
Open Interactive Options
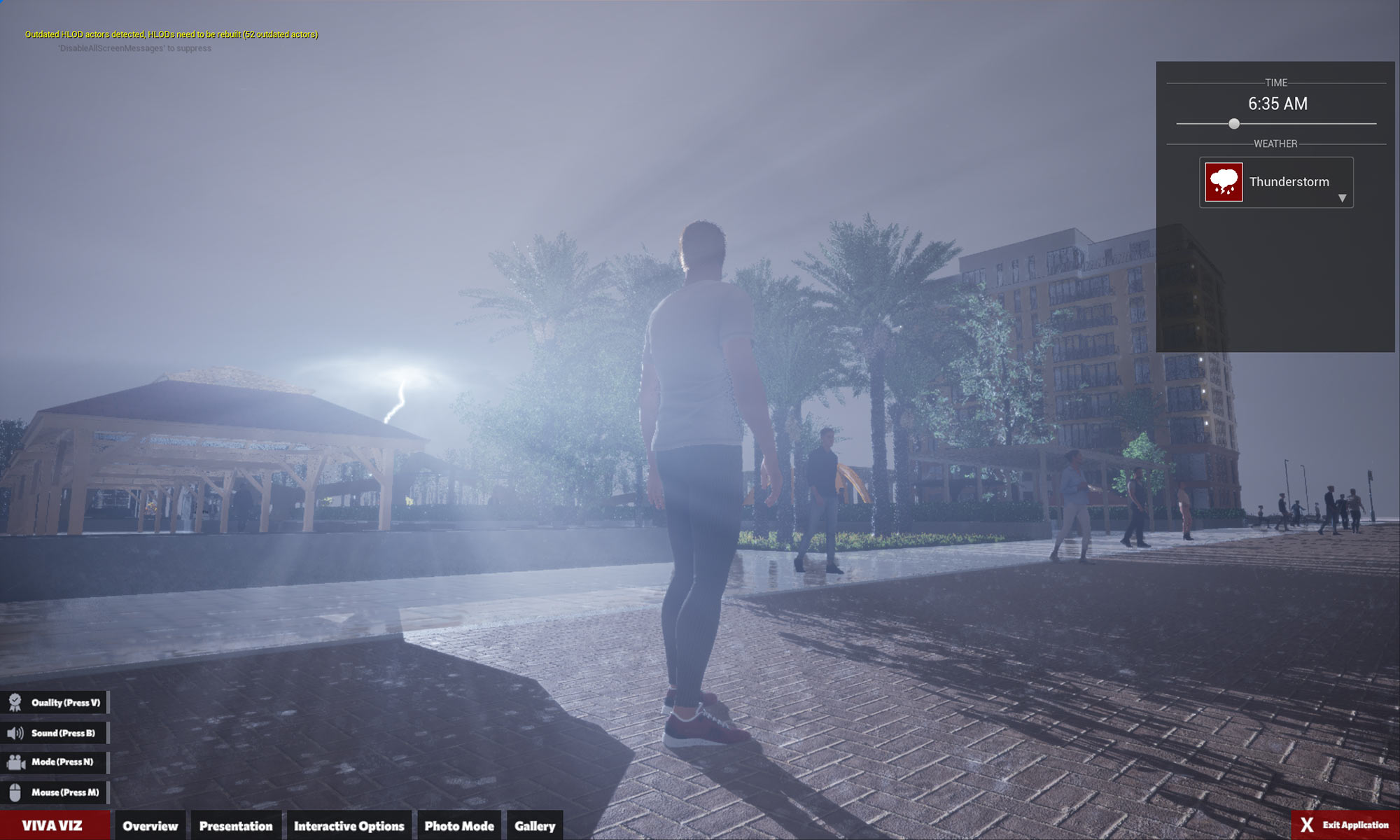(349, 826)
